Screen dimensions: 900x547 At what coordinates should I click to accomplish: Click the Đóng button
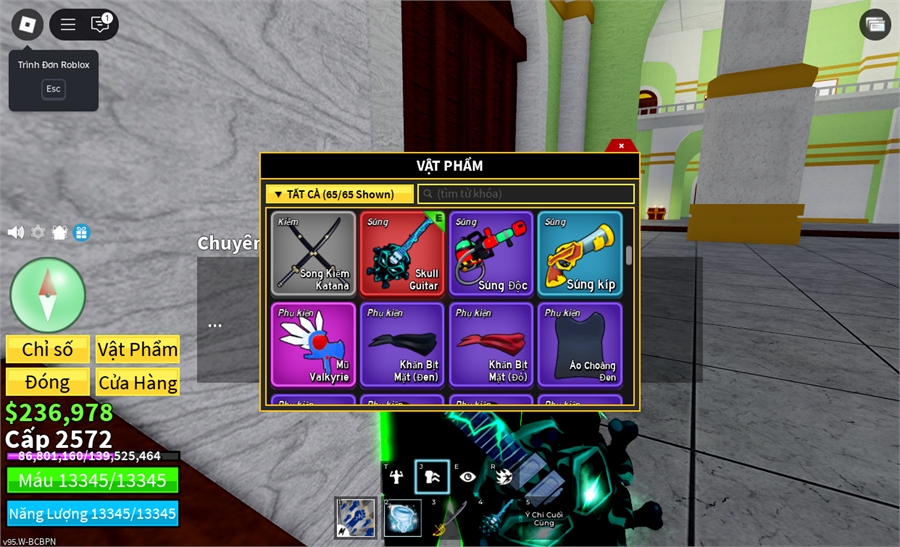(48, 382)
